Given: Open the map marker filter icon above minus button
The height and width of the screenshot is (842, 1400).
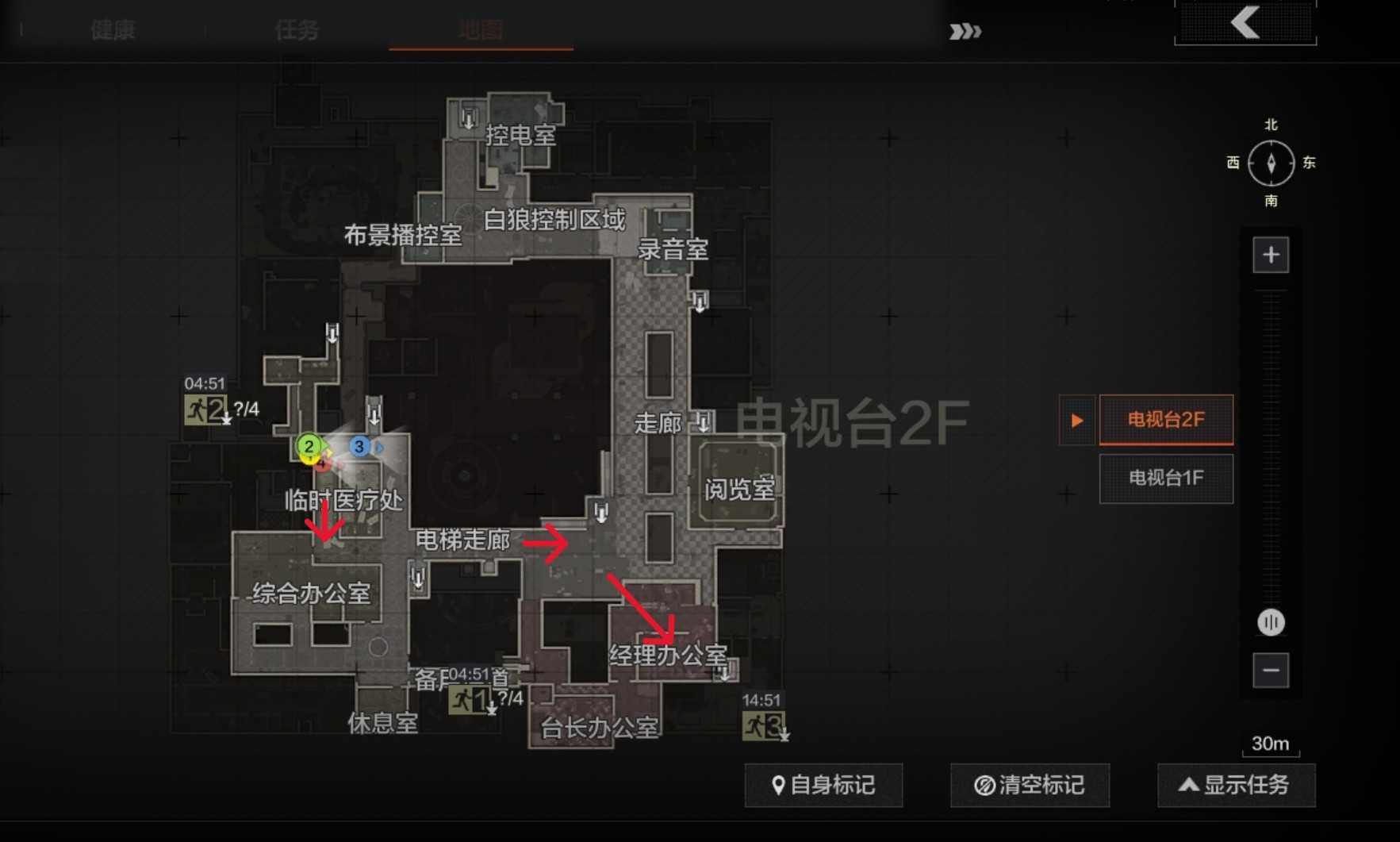Looking at the screenshot, I should (1271, 623).
